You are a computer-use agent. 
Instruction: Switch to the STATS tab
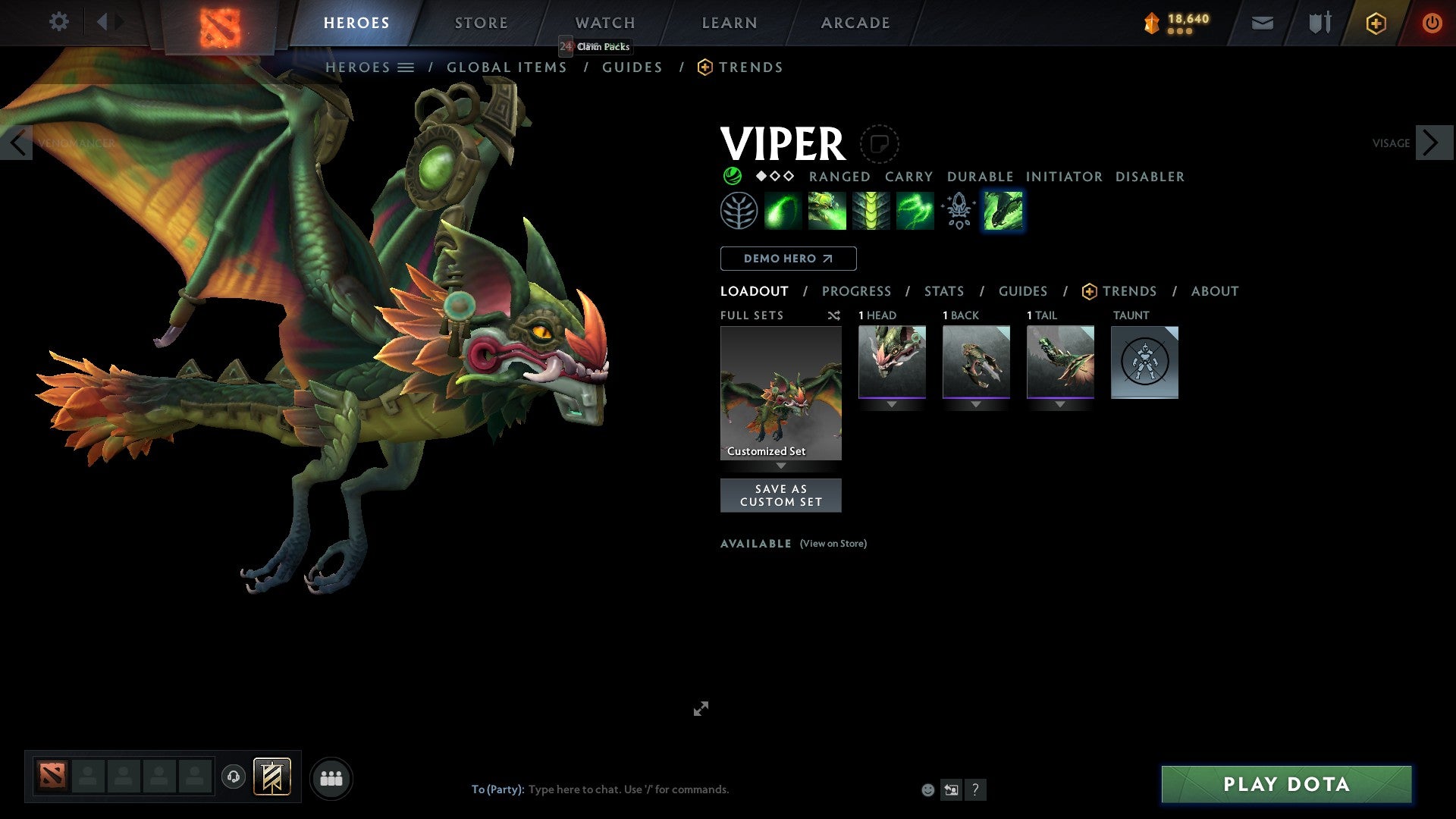943,290
